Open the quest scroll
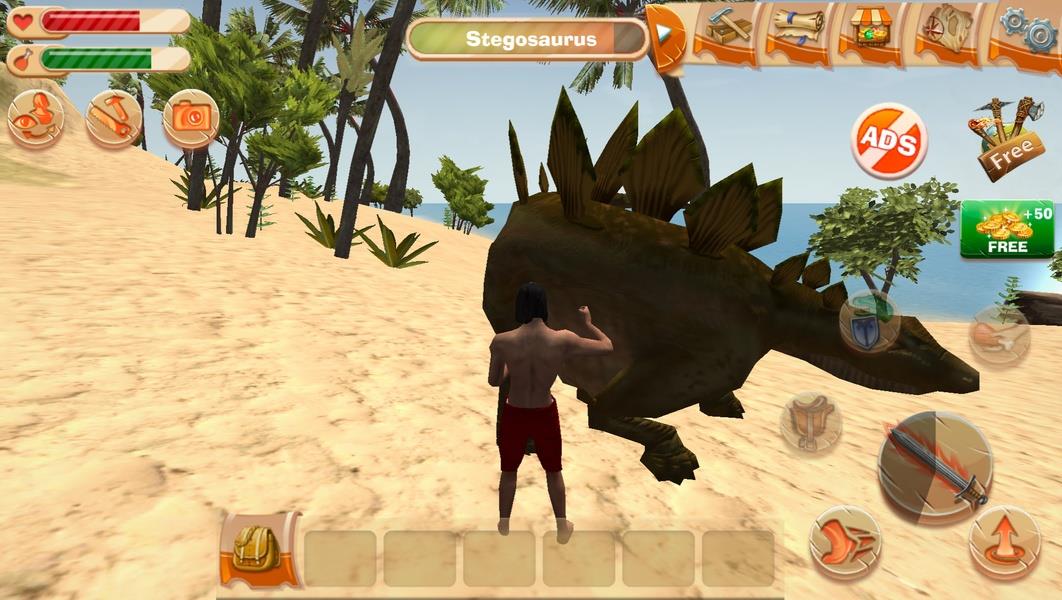This screenshot has height=600, width=1062. (796, 30)
